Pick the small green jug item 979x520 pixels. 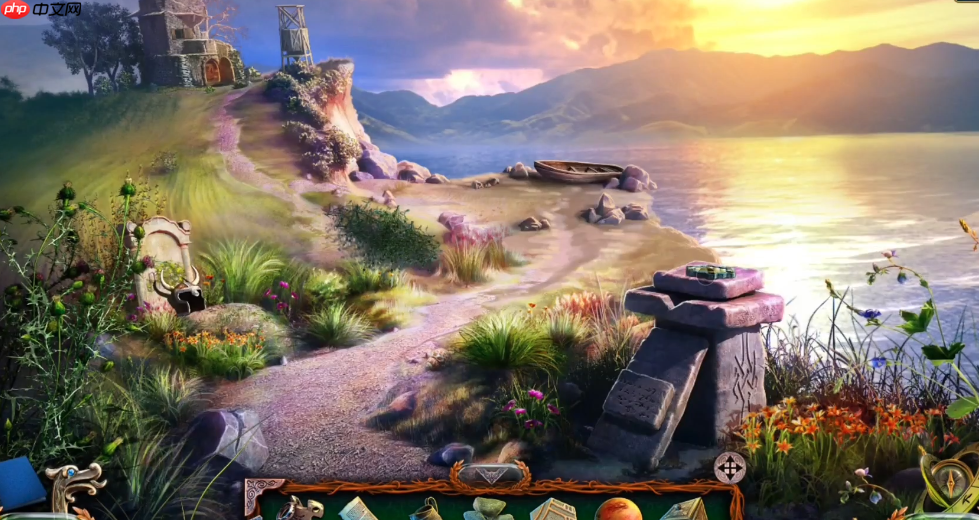click(x=425, y=510)
